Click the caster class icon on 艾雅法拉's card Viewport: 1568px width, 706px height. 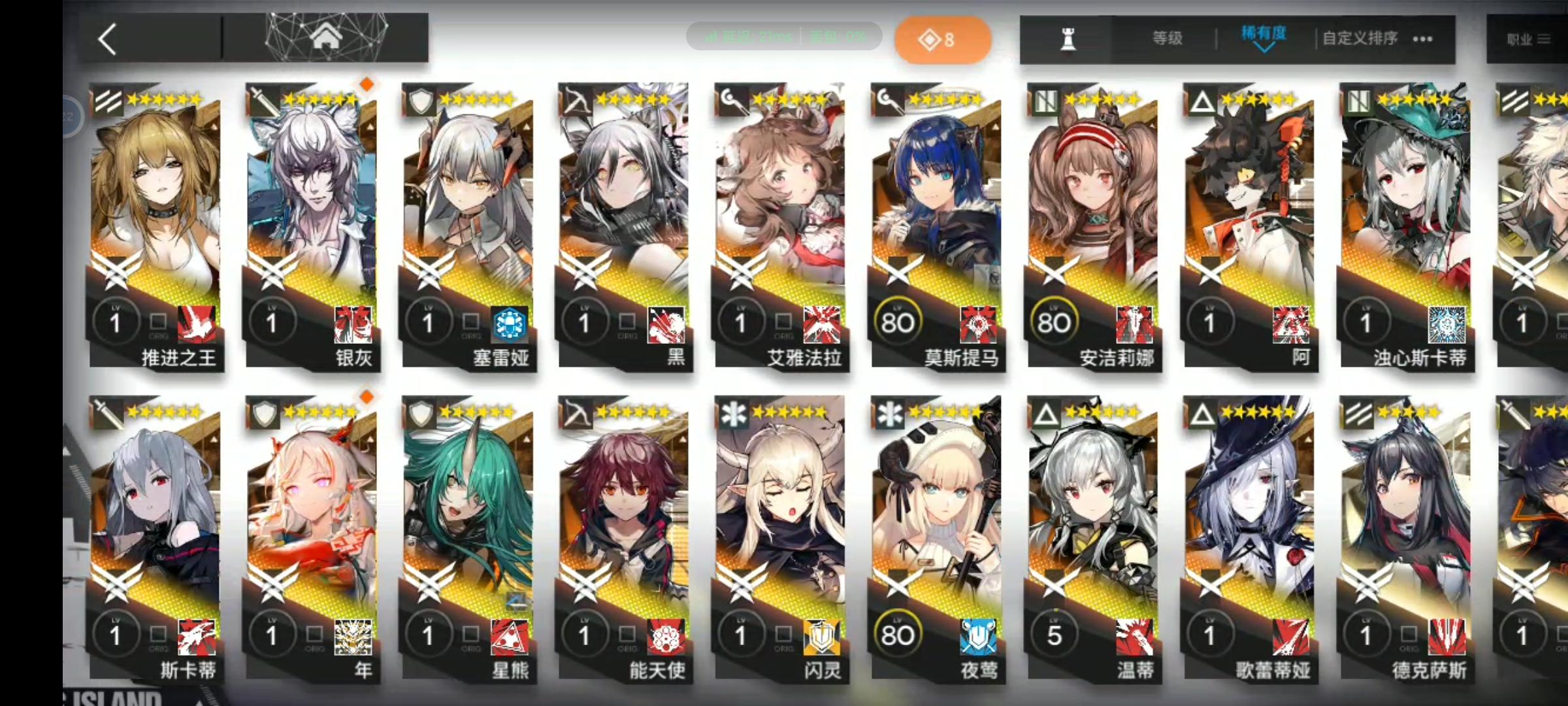click(734, 101)
